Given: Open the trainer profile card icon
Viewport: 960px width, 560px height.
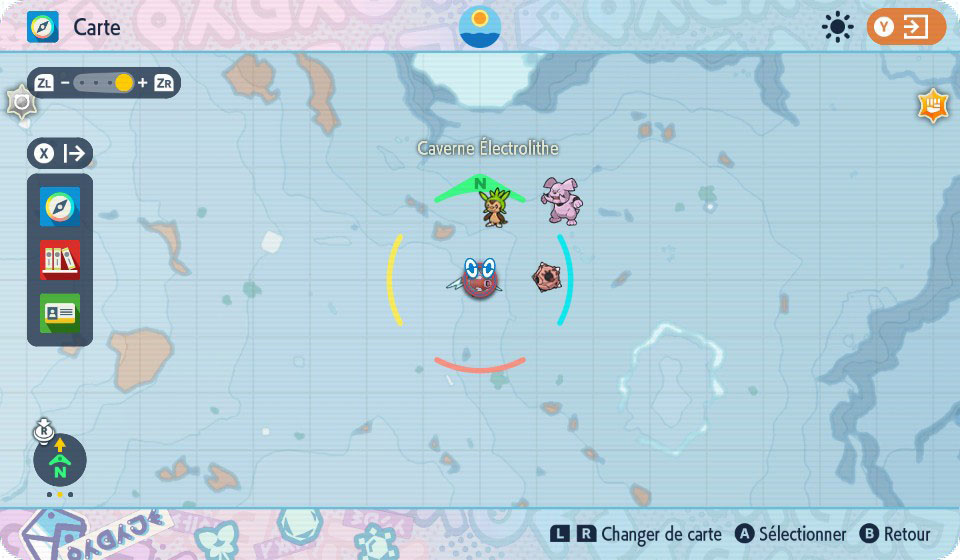Looking at the screenshot, I should coord(60,313).
